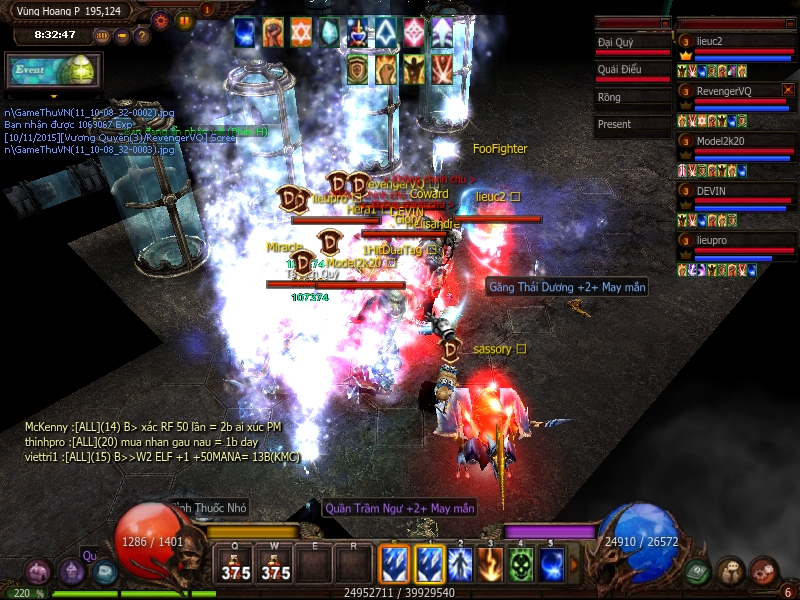Click the orange pause button
800x600 pixels.
click(x=184, y=19)
